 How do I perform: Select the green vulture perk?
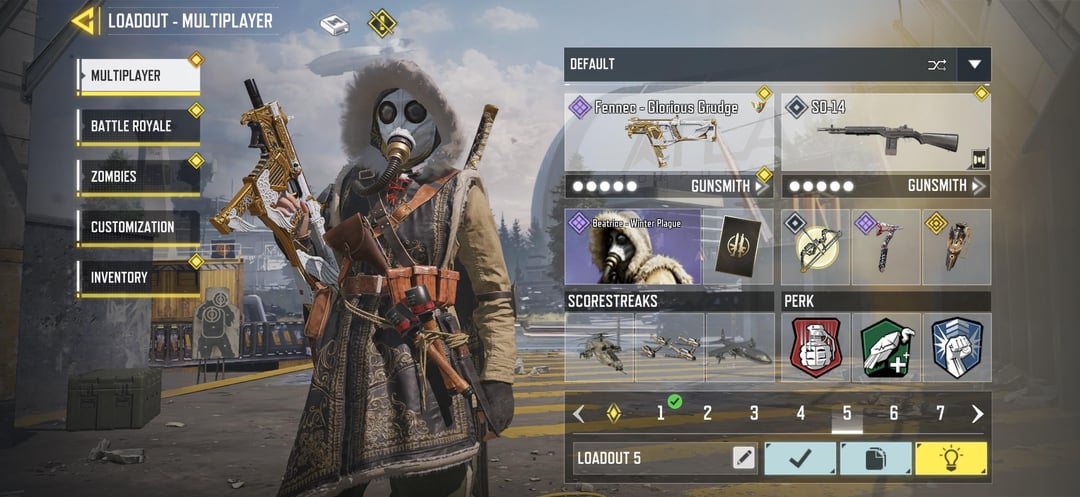pyautogui.click(x=886, y=348)
